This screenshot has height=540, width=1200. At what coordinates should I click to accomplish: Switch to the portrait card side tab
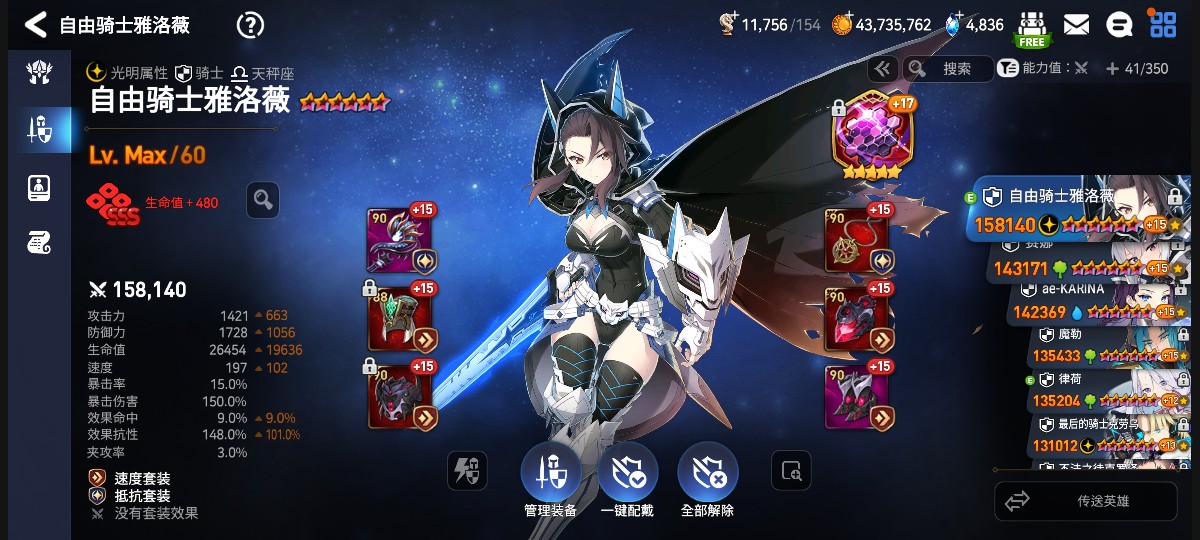click(39, 187)
